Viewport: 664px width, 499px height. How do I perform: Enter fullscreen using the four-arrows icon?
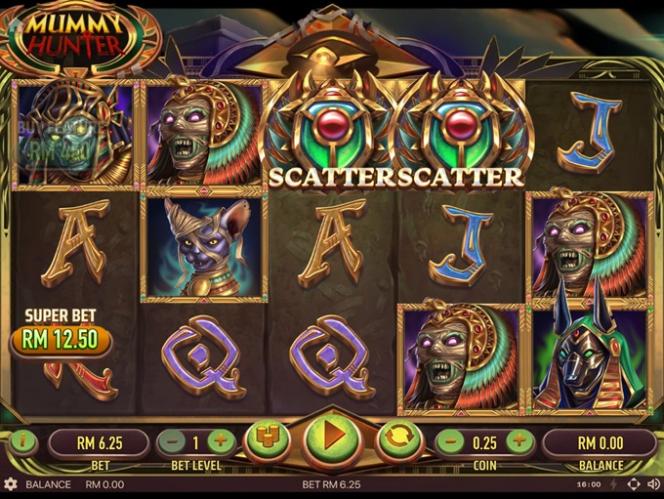[633, 485]
